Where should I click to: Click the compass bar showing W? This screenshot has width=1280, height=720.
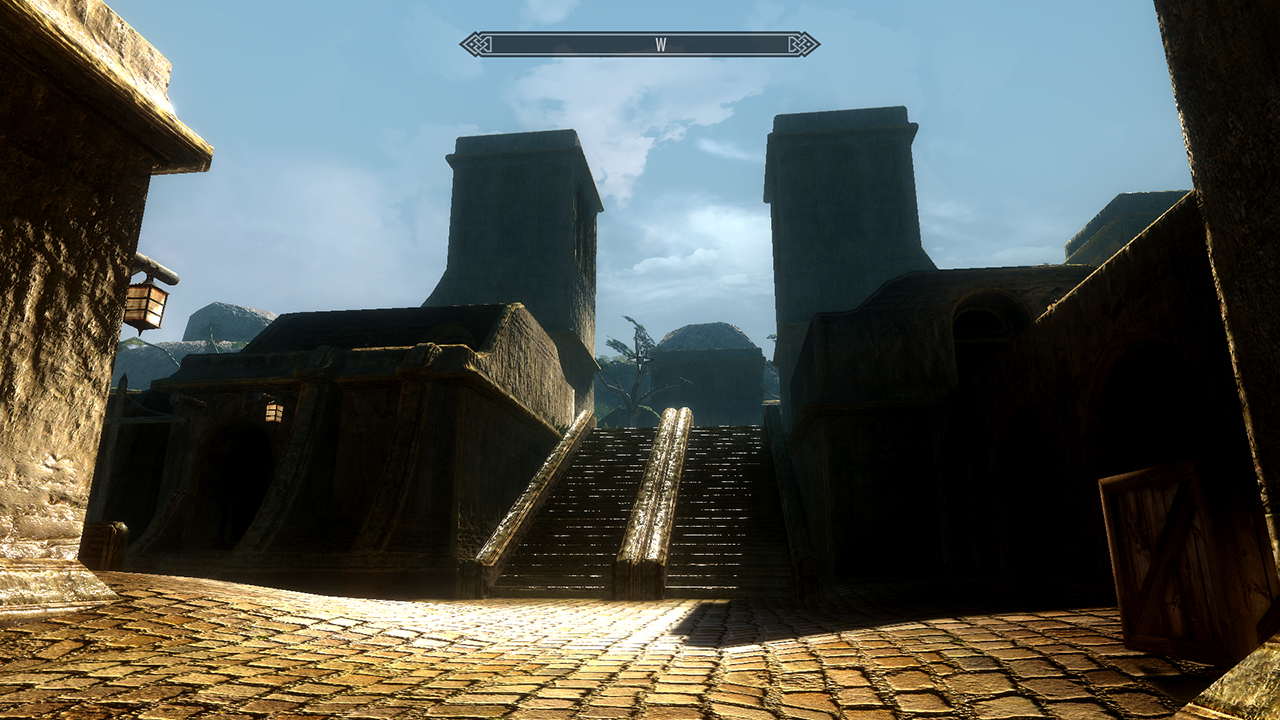640,44
